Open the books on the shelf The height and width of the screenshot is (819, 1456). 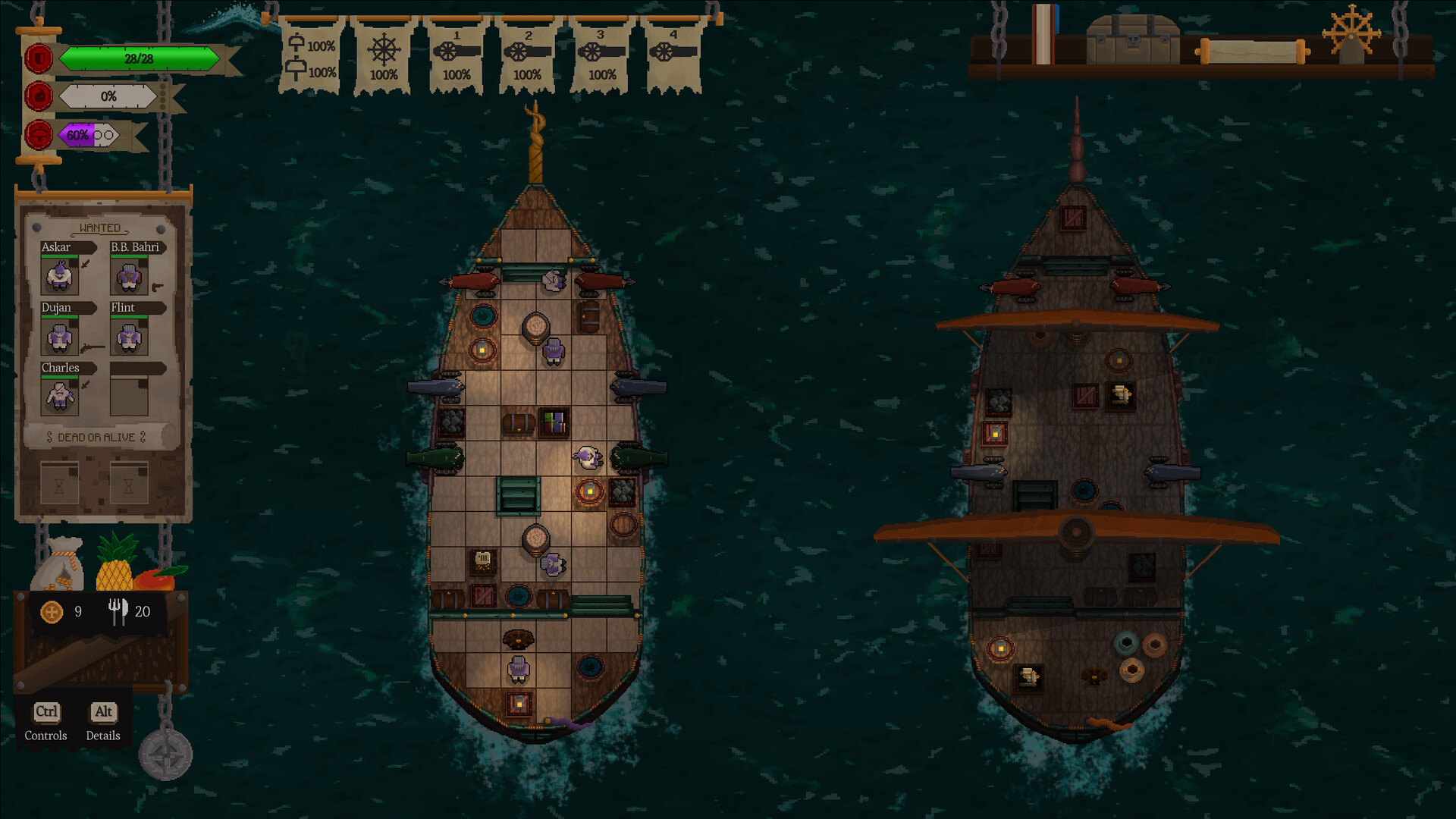coord(1045,35)
